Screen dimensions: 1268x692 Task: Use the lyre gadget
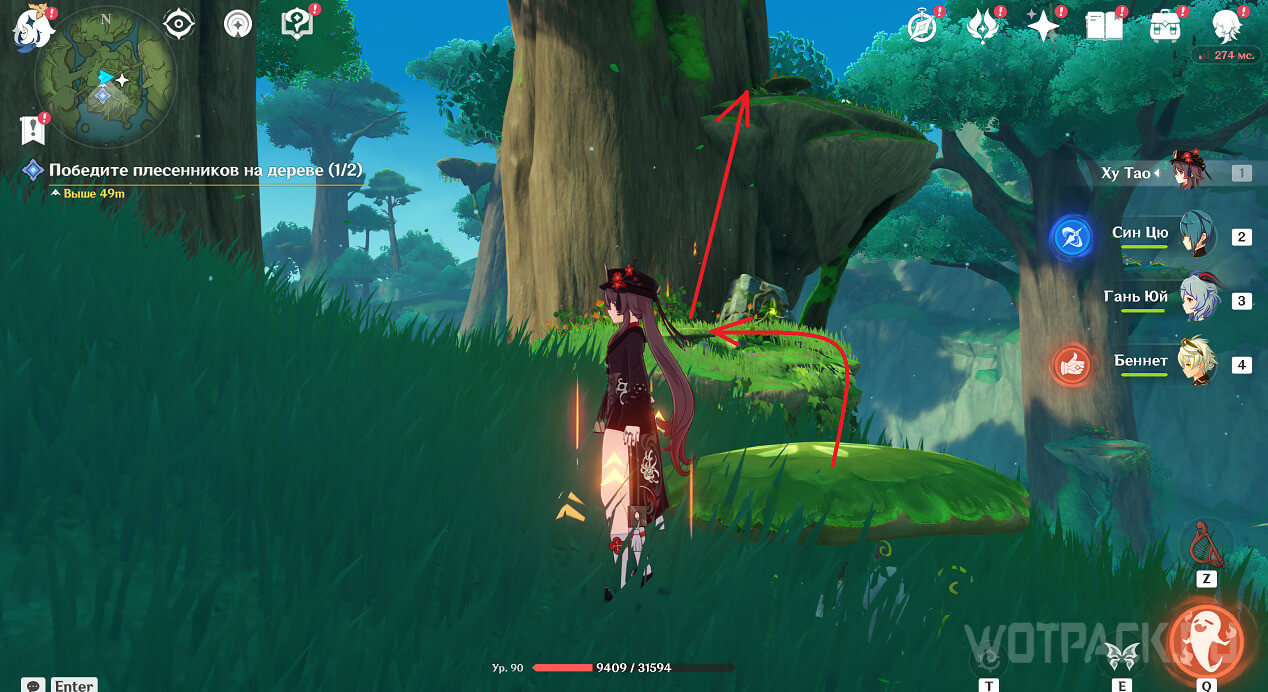tap(1206, 545)
